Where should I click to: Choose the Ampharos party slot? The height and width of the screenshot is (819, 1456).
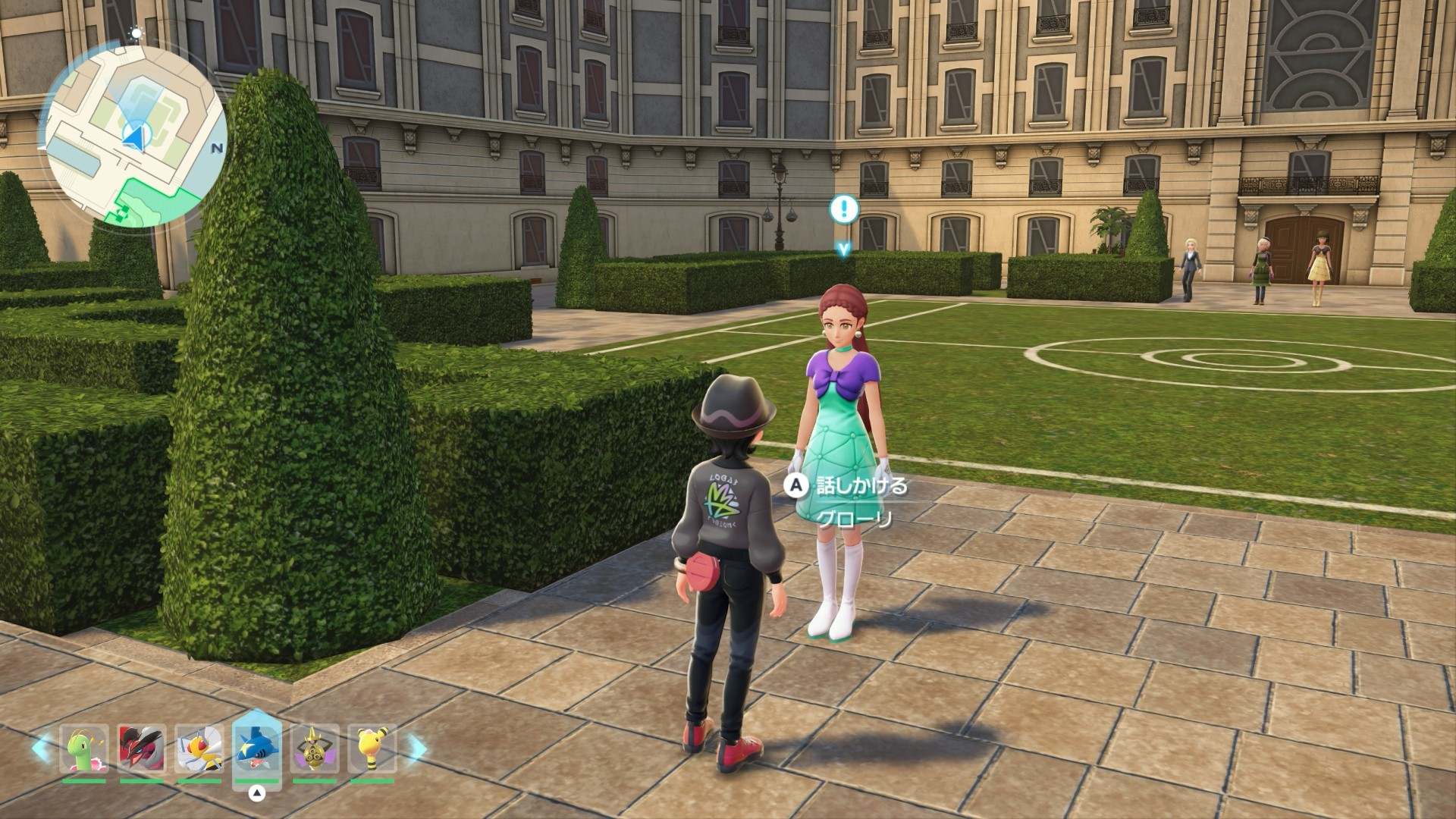coord(372,748)
